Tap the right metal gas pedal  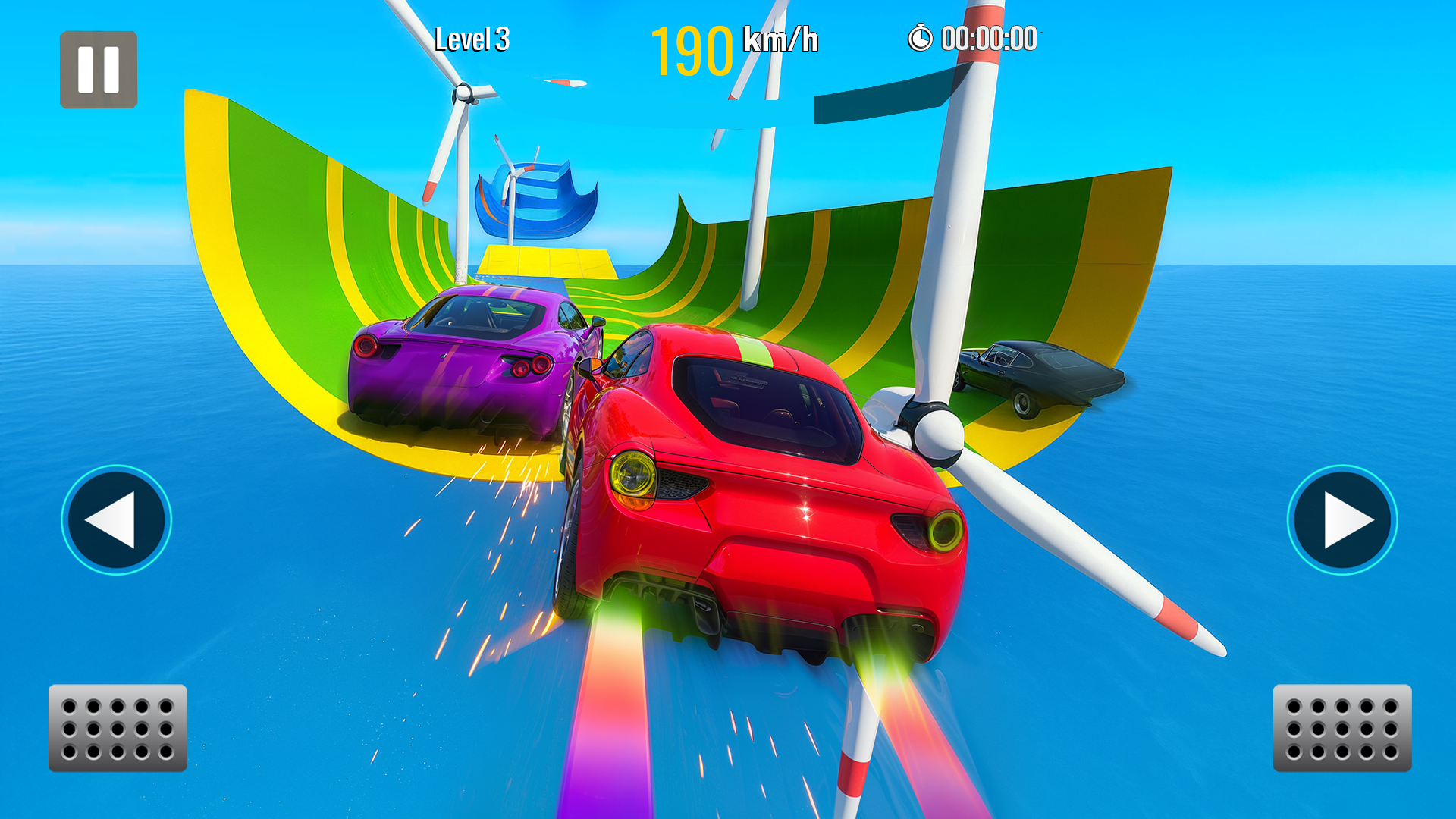[x=1341, y=728]
